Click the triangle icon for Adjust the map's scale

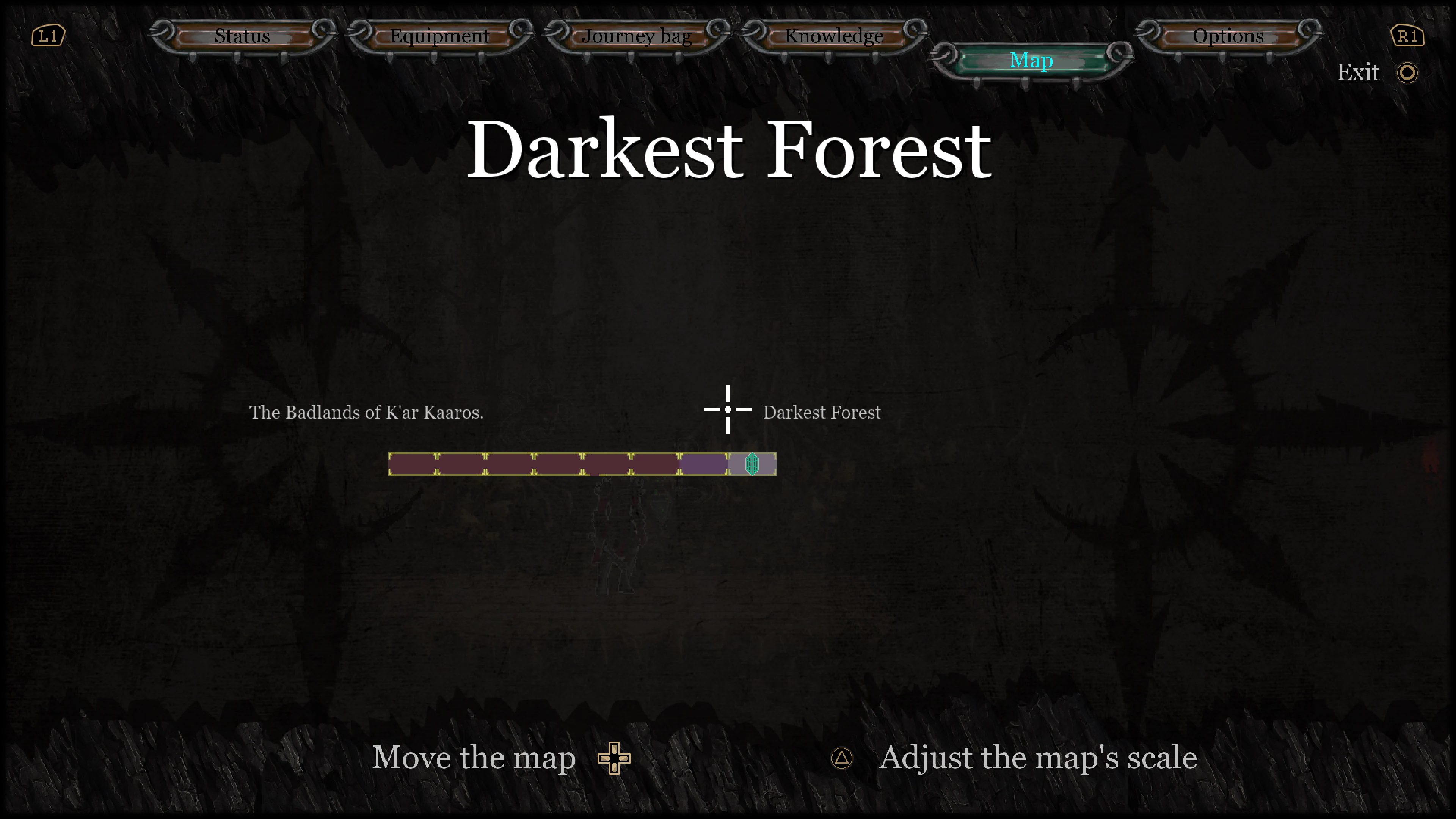point(842,758)
